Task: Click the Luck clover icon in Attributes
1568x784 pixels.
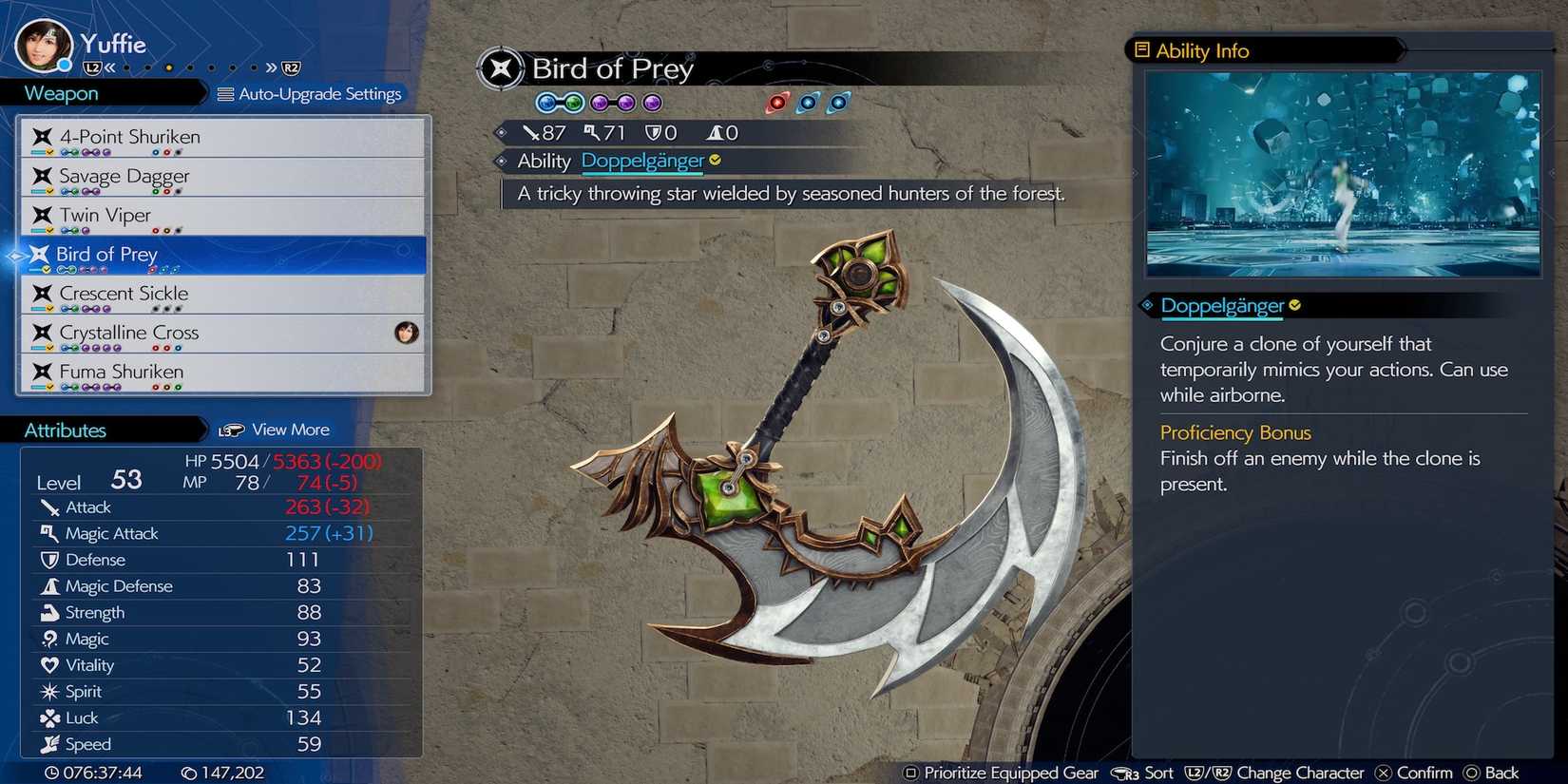Action: [x=49, y=717]
